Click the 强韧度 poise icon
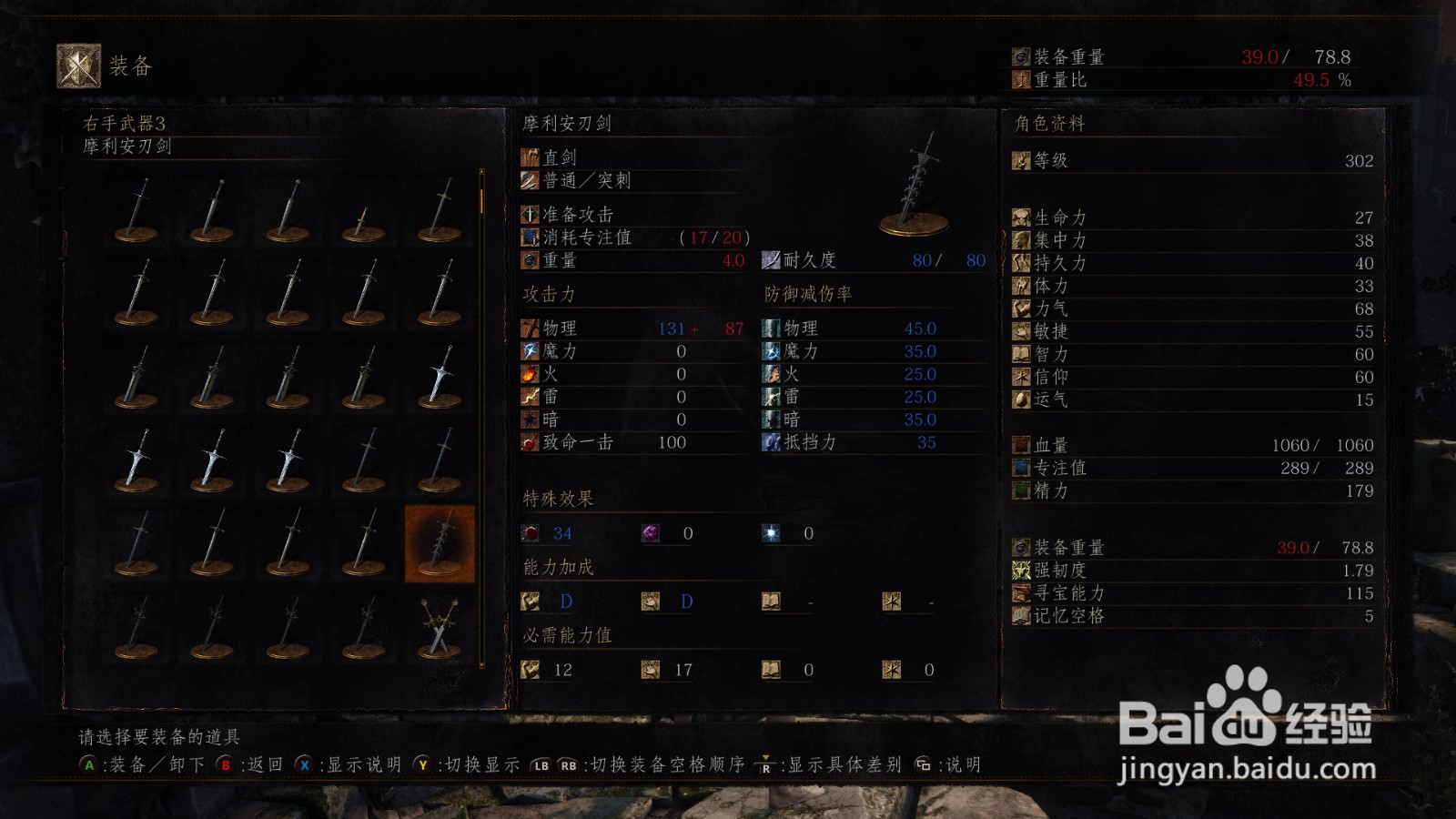This screenshot has height=819, width=1456. coord(1020,571)
